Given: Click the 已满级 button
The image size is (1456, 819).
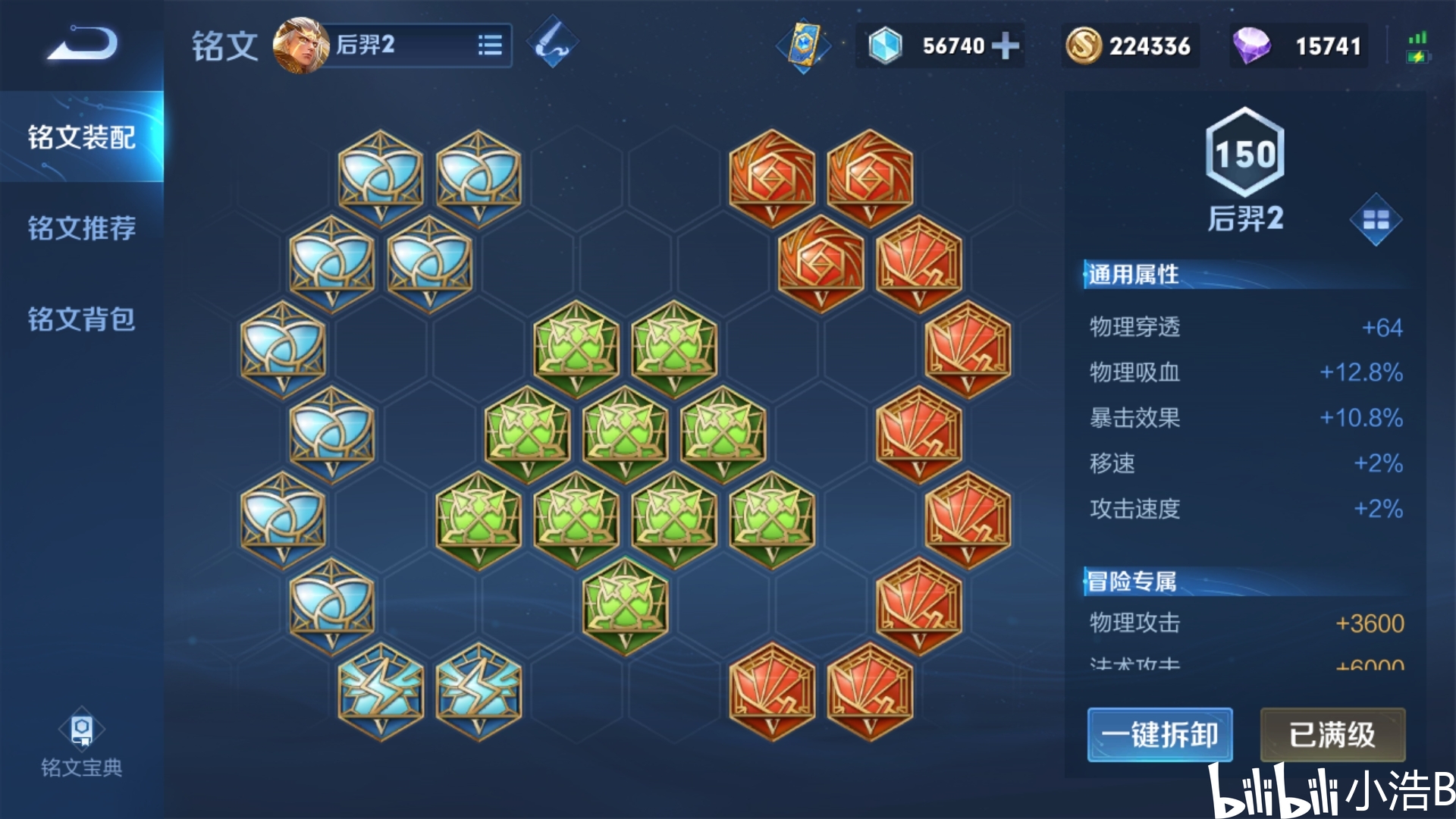Looking at the screenshot, I should (1332, 734).
